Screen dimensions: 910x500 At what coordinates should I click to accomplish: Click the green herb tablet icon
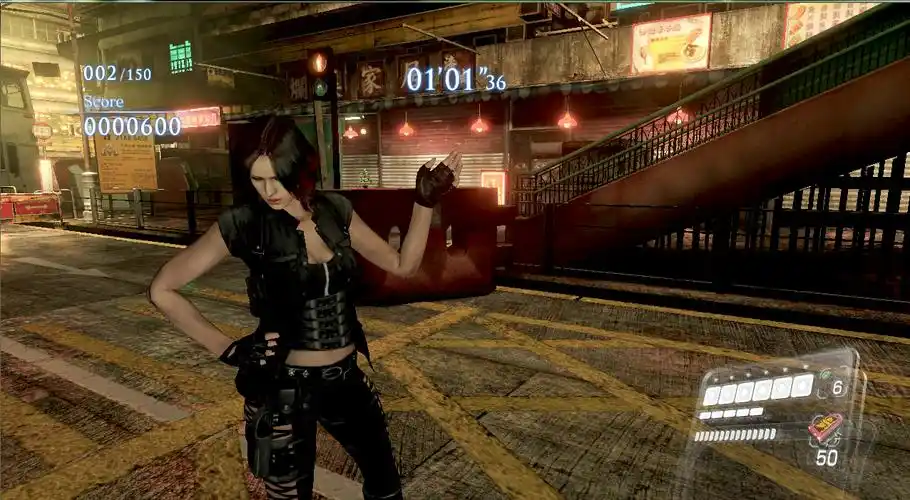[x=825, y=376]
